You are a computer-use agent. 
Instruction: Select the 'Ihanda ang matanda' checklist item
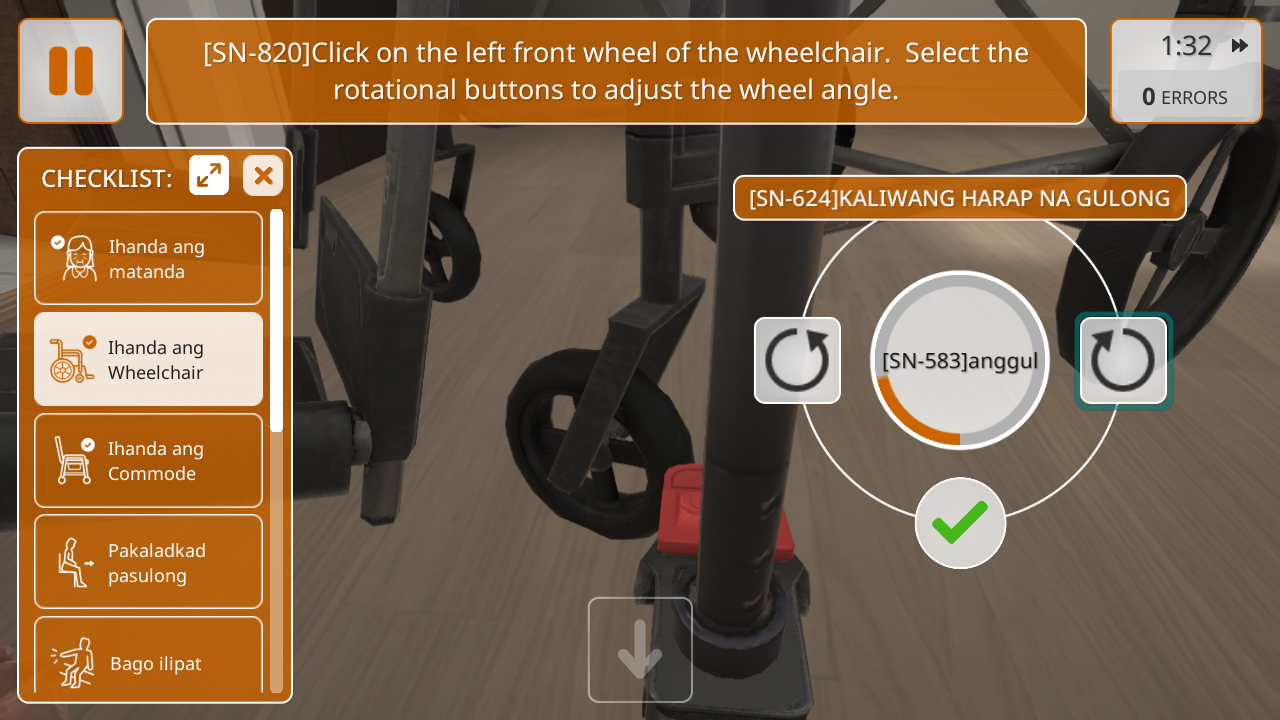point(149,258)
